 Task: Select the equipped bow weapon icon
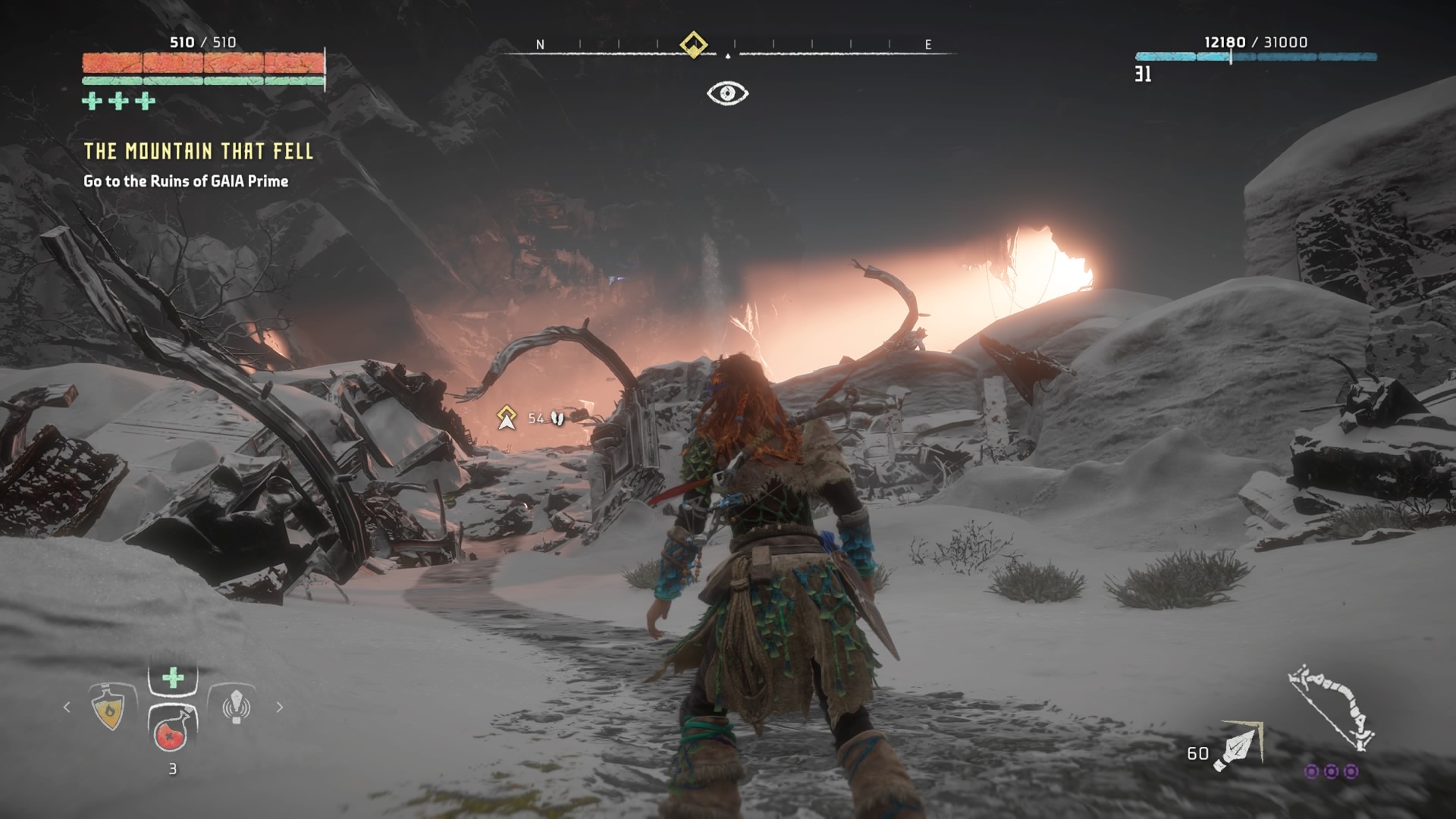pyautogui.click(x=1331, y=707)
